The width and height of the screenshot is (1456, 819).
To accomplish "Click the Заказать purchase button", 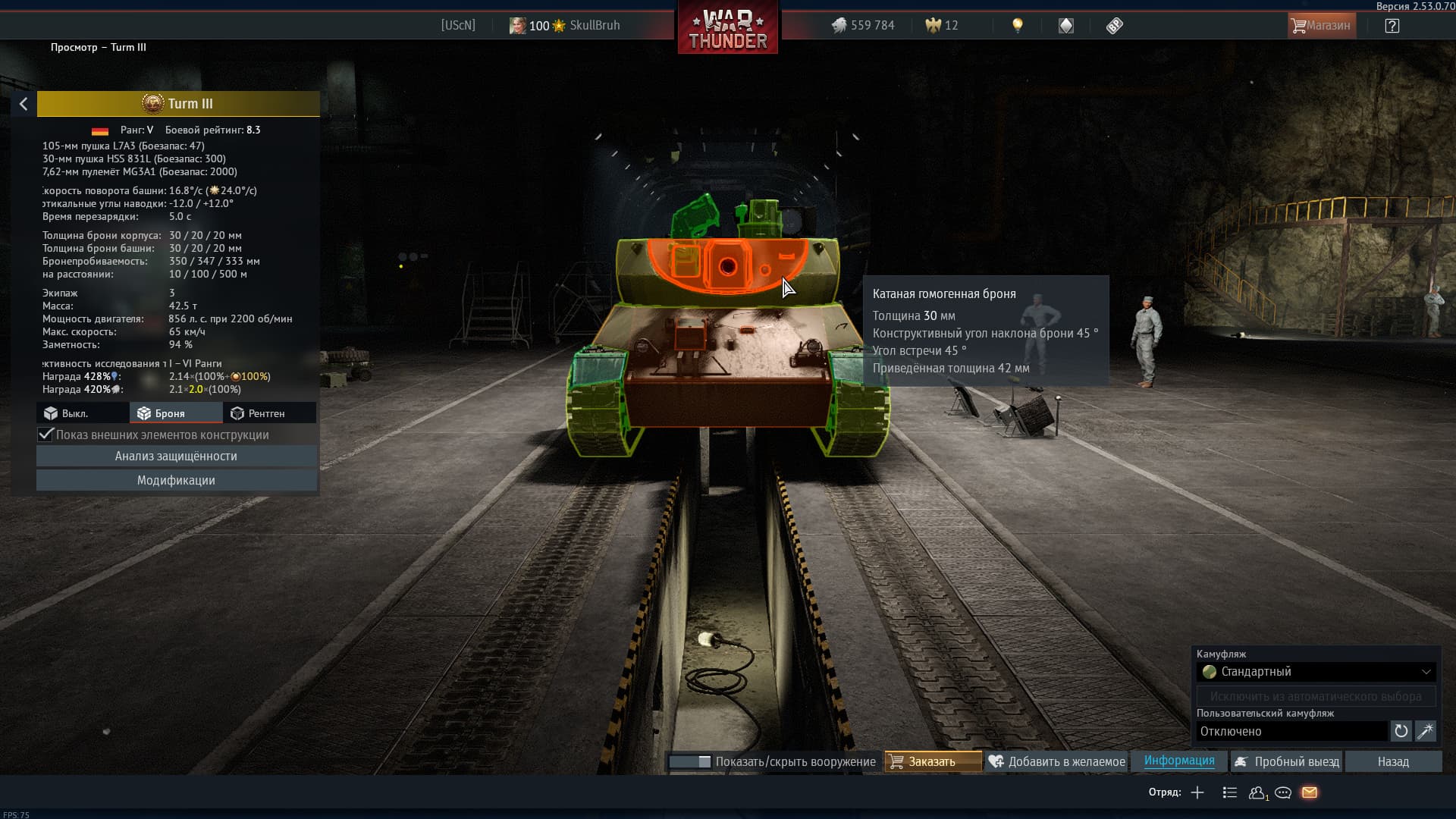I will [x=932, y=761].
